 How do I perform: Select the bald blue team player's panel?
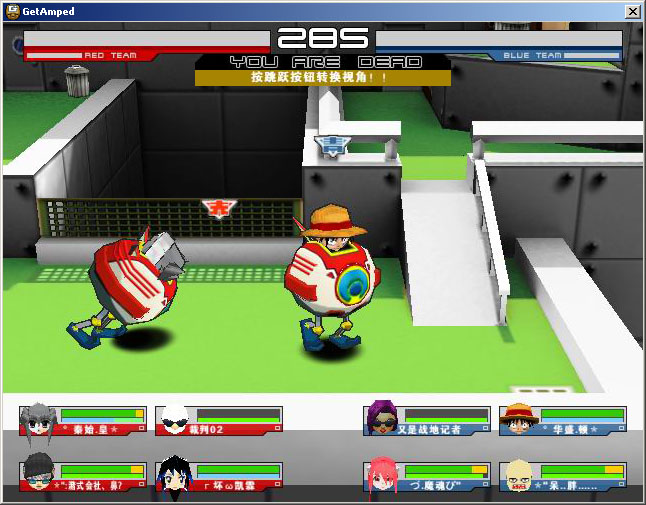coord(563,476)
